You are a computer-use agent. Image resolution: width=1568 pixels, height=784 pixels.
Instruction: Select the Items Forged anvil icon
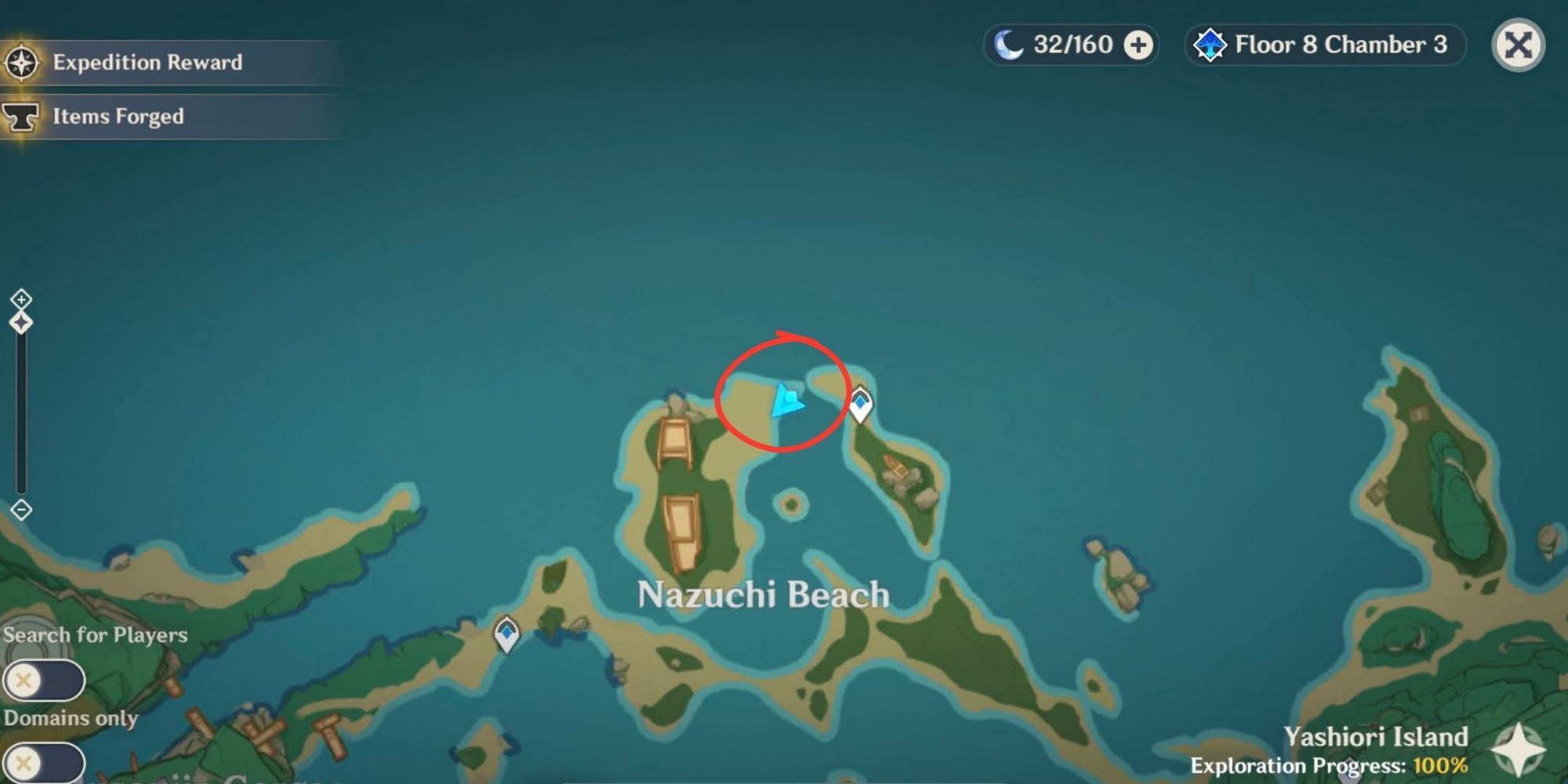click(24, 116)
